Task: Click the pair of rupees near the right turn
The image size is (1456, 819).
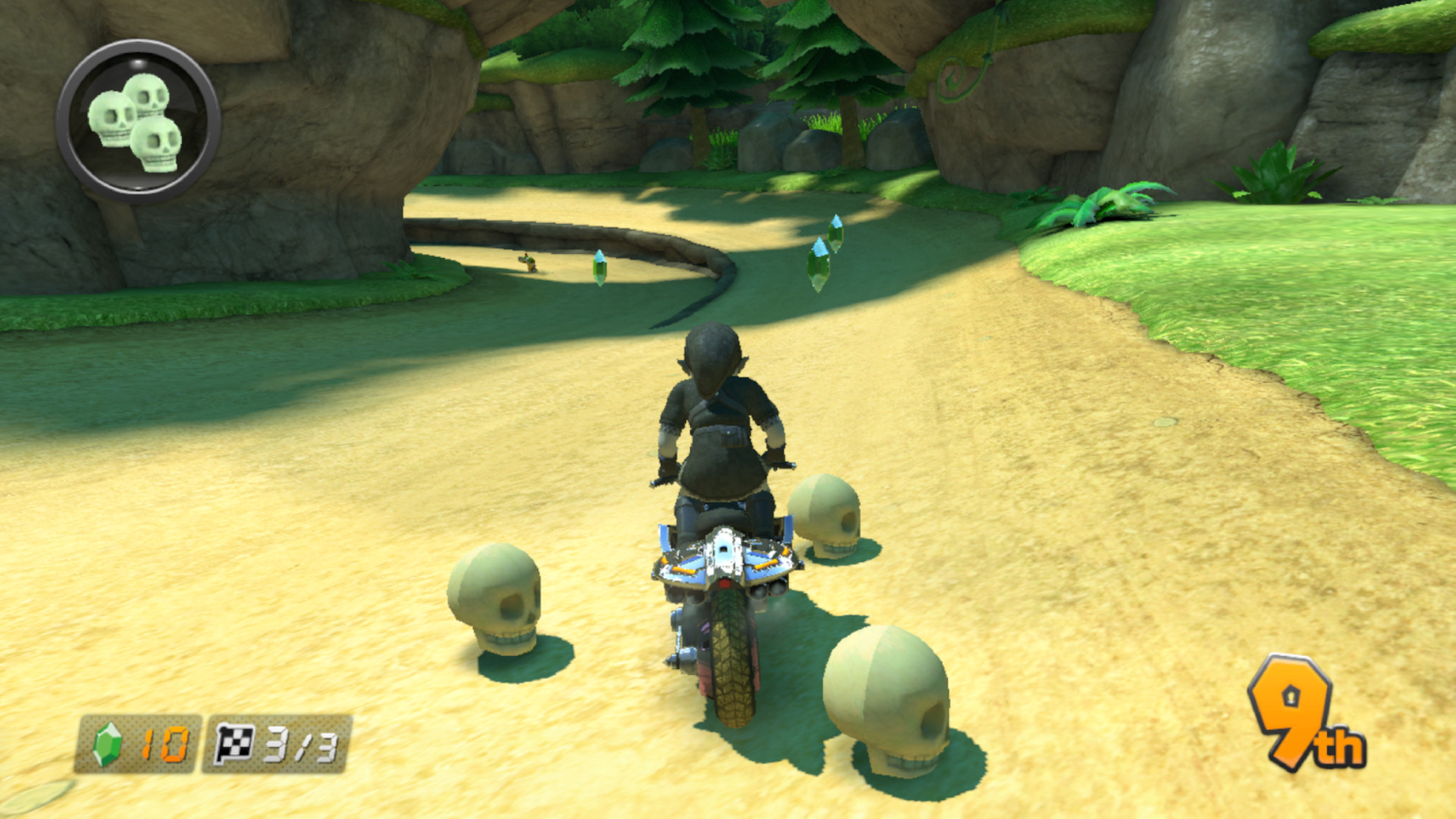Action: click(x=827, y=249)
